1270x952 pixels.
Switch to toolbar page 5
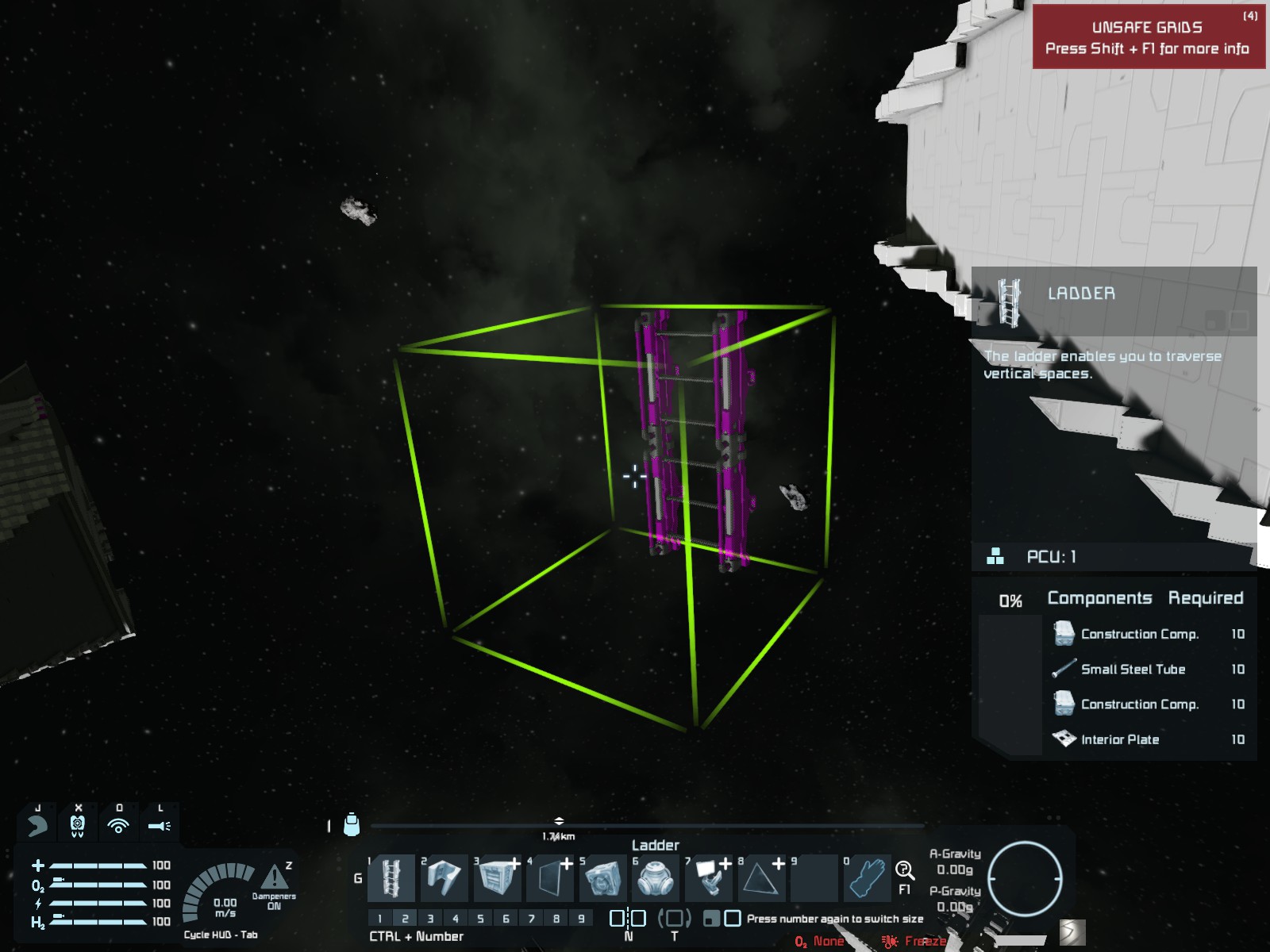coord(480,919)
